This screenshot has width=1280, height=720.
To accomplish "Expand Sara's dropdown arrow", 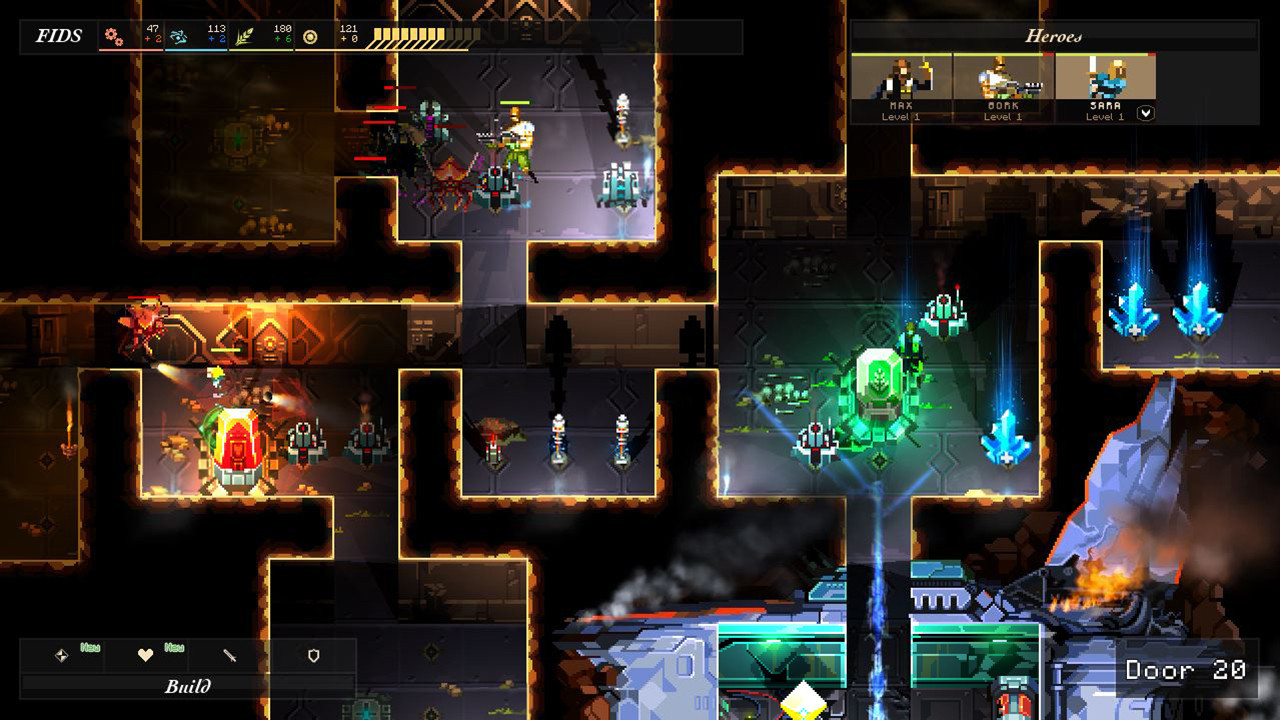I will (x=1146, y=114).
